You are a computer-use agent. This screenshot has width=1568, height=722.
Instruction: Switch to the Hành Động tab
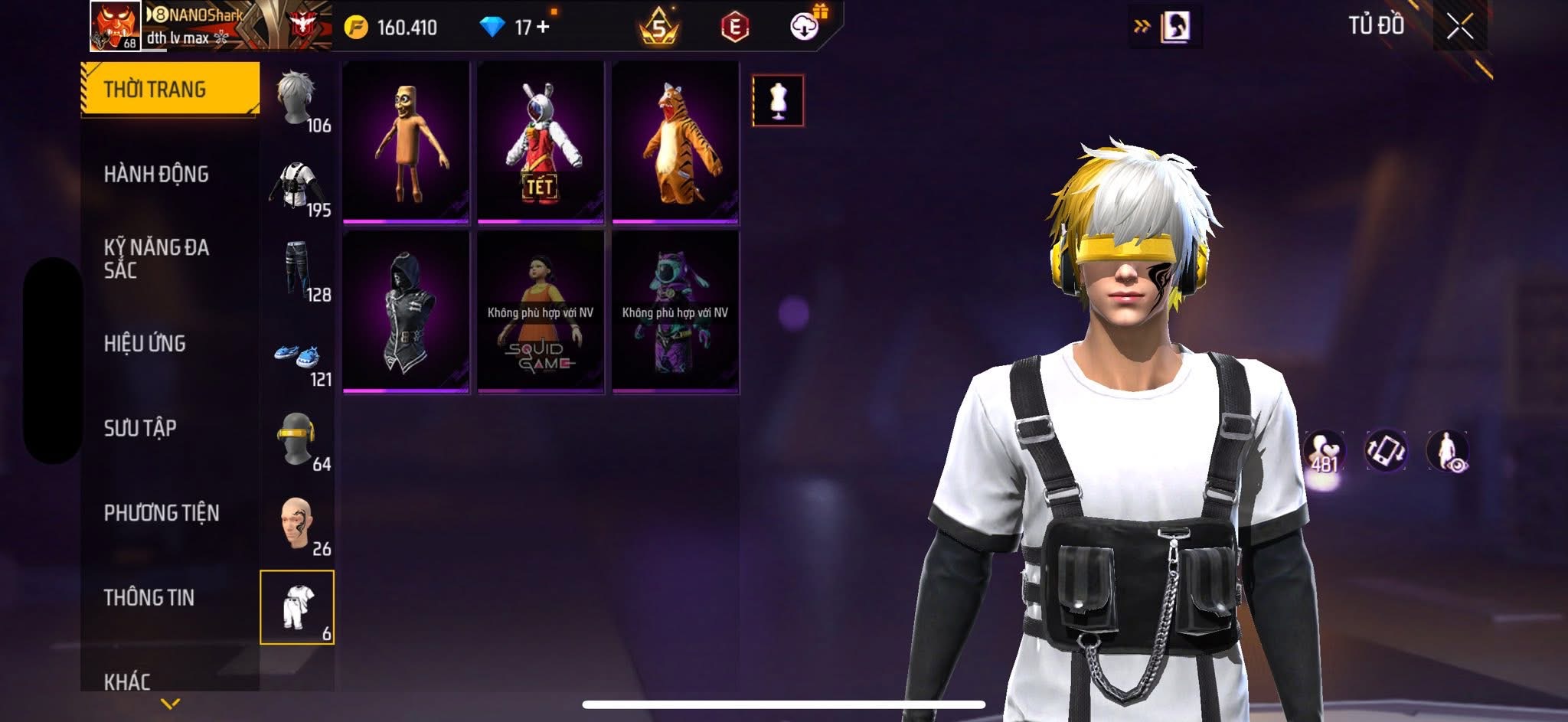pos(156,174)
